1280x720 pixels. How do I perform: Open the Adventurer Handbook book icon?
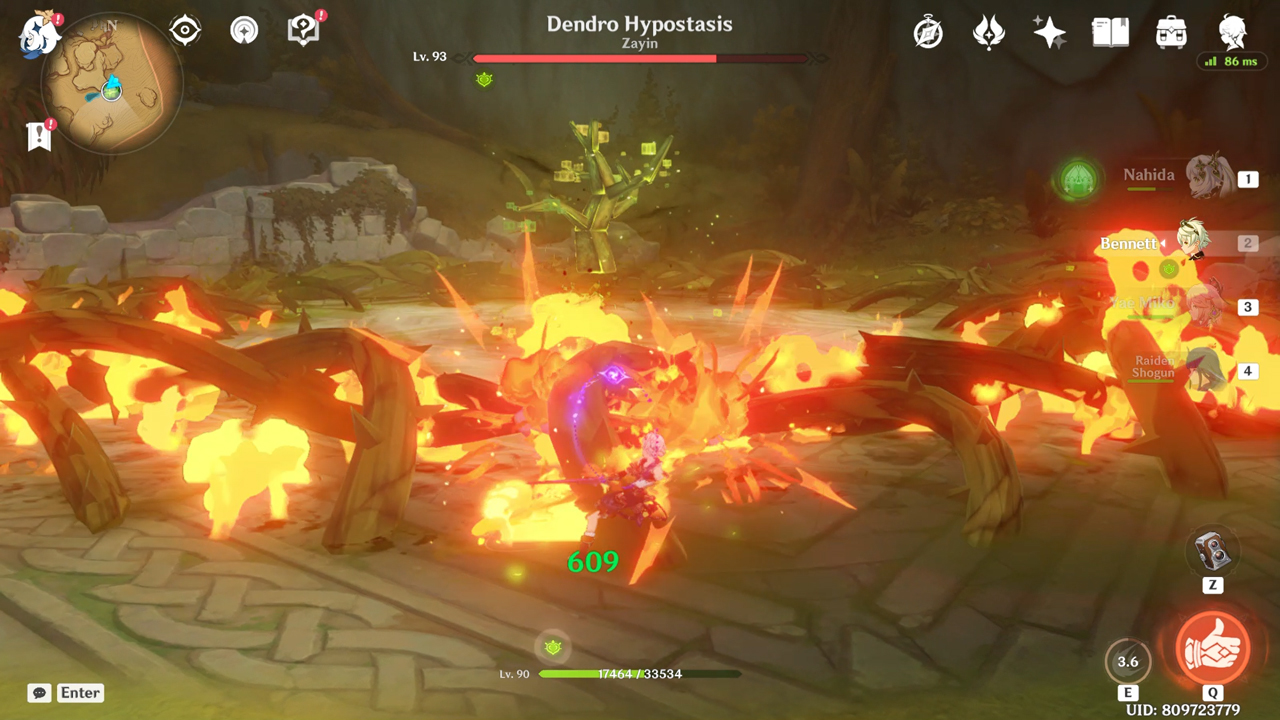(1110, 33)
